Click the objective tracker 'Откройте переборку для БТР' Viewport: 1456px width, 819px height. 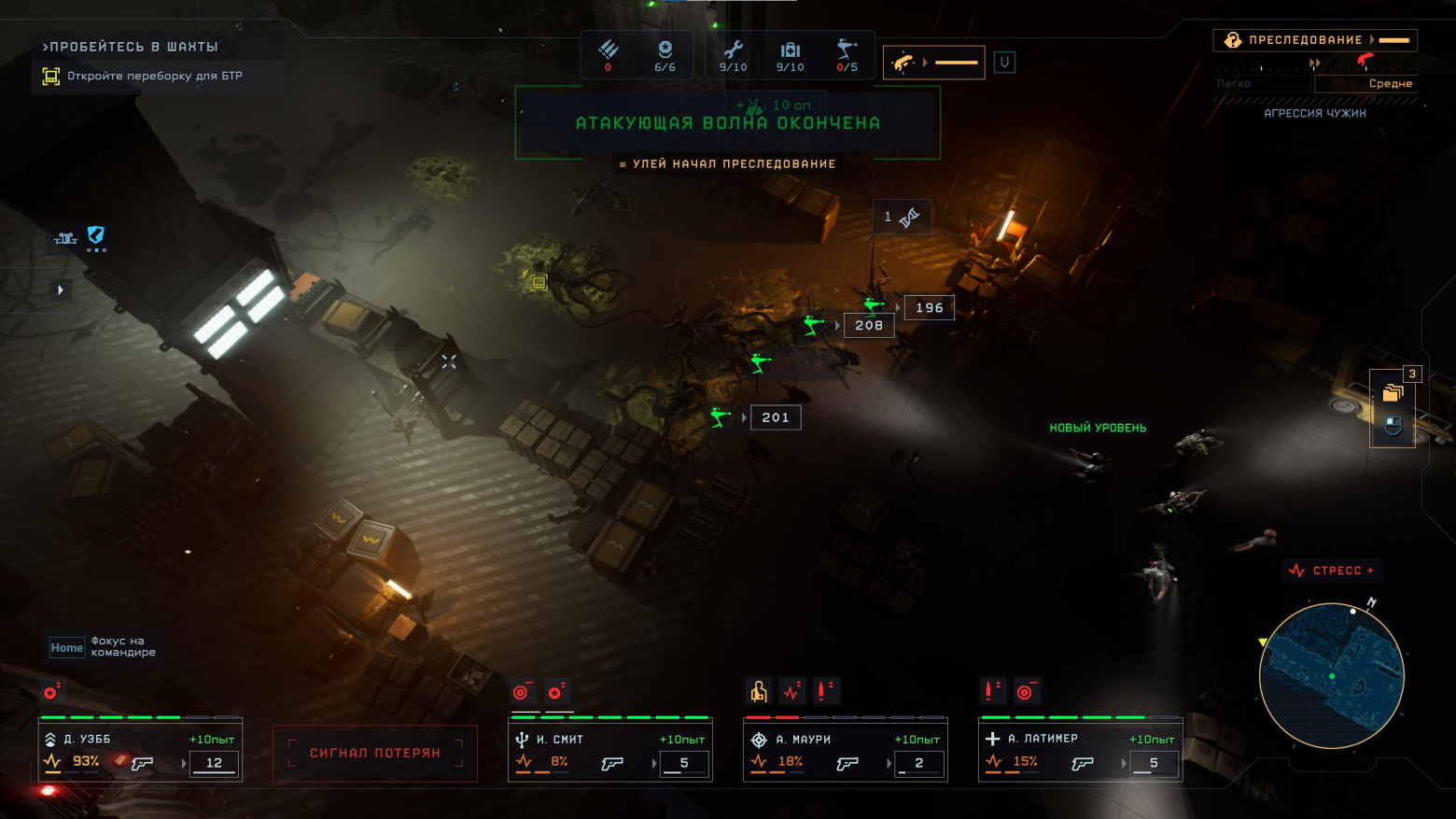[155, 77]
